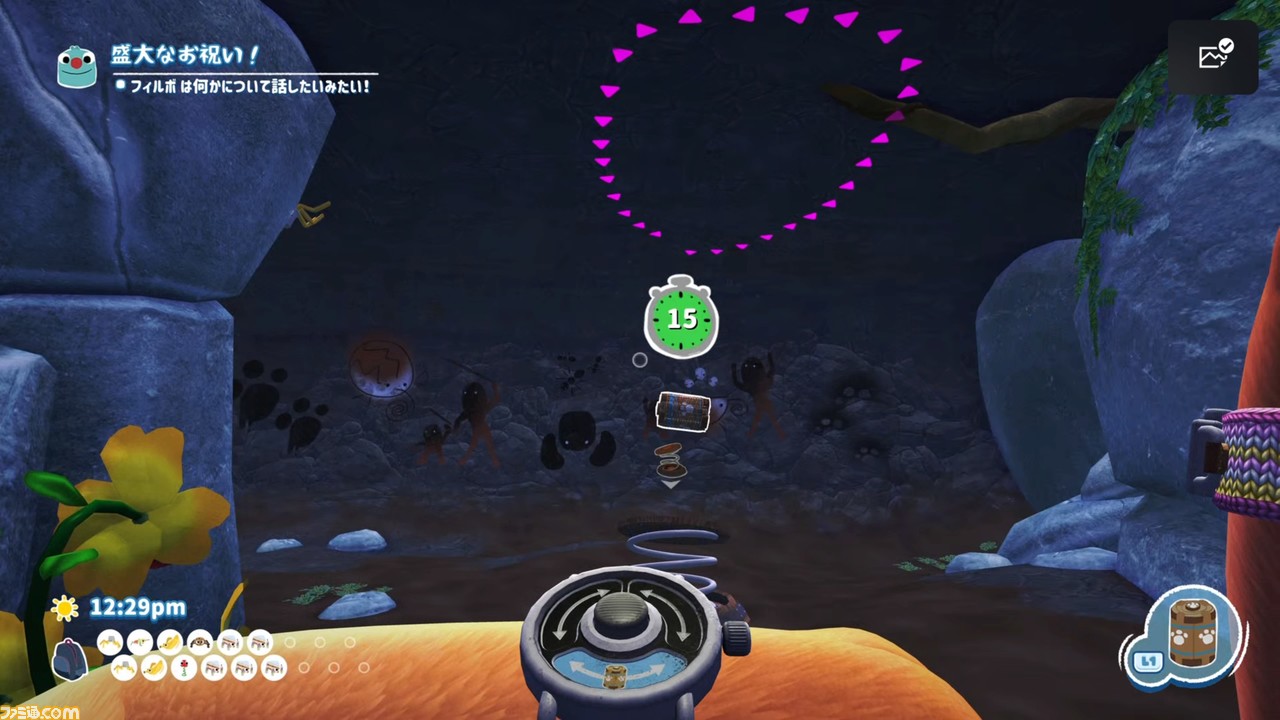Open the screenshot saved notification icon
The width and height of the screenshot is (1280, 720).
pos(1214,56)
